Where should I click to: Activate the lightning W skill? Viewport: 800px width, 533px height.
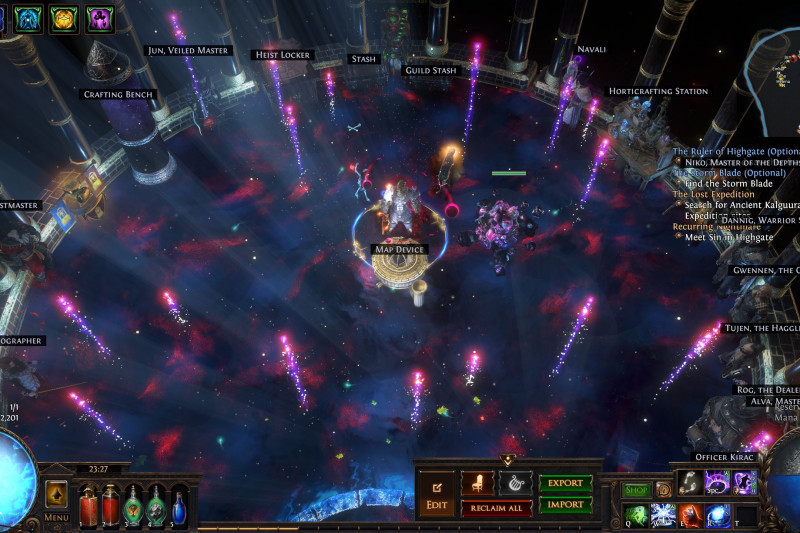(662, 514)
